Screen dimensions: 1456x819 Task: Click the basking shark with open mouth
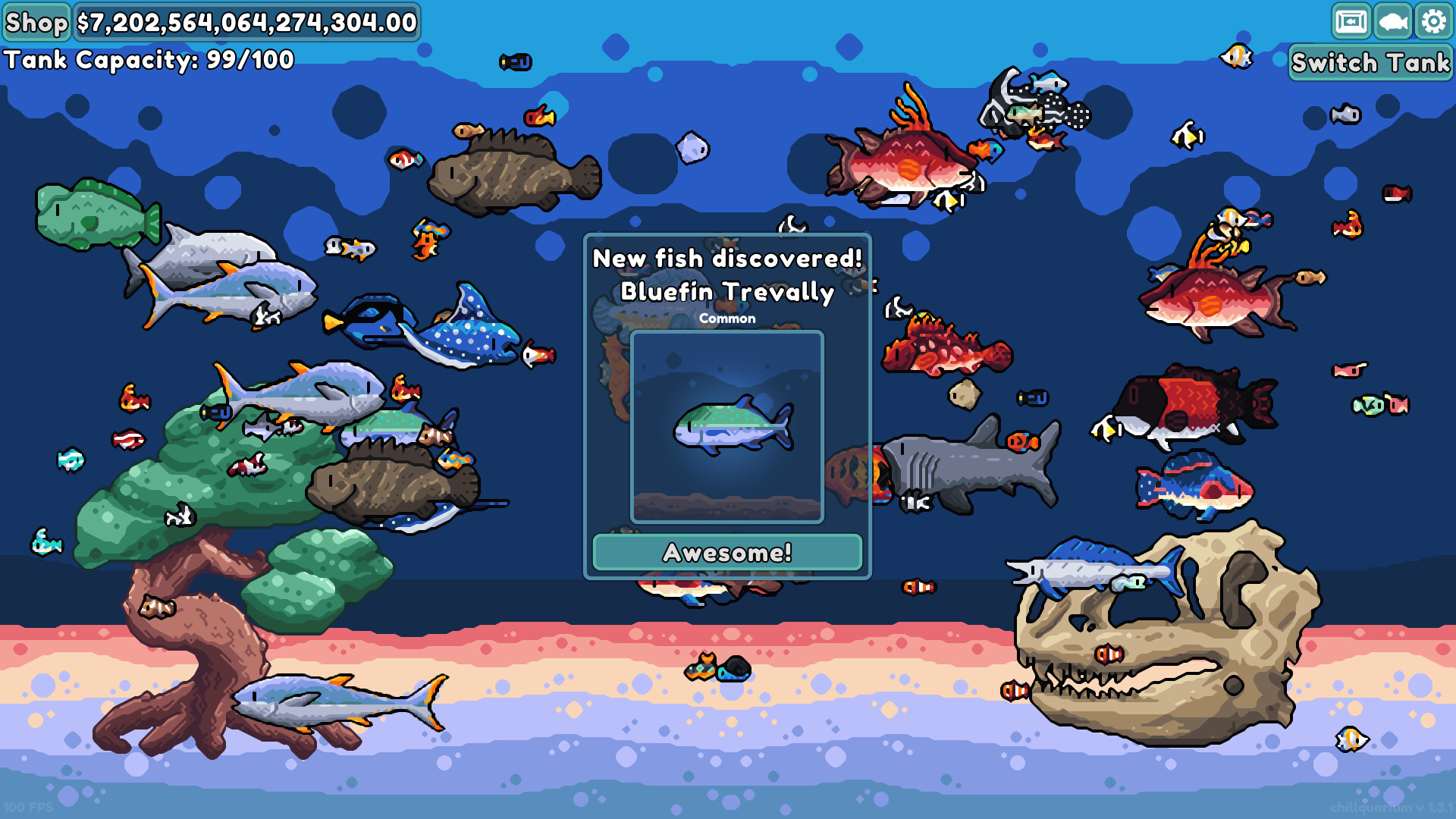(963, 466)
